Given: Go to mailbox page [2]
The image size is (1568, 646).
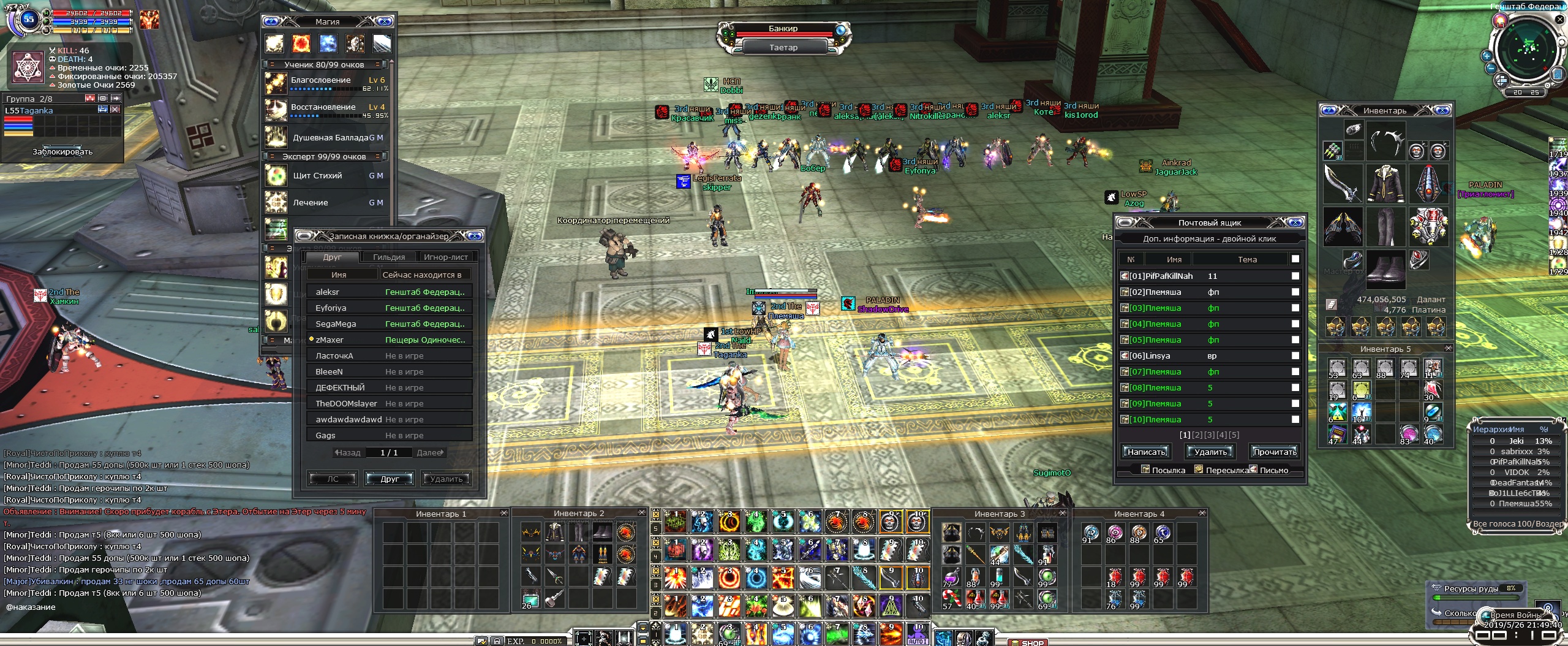Looking at the screenshot, I should pos(1197,435).
